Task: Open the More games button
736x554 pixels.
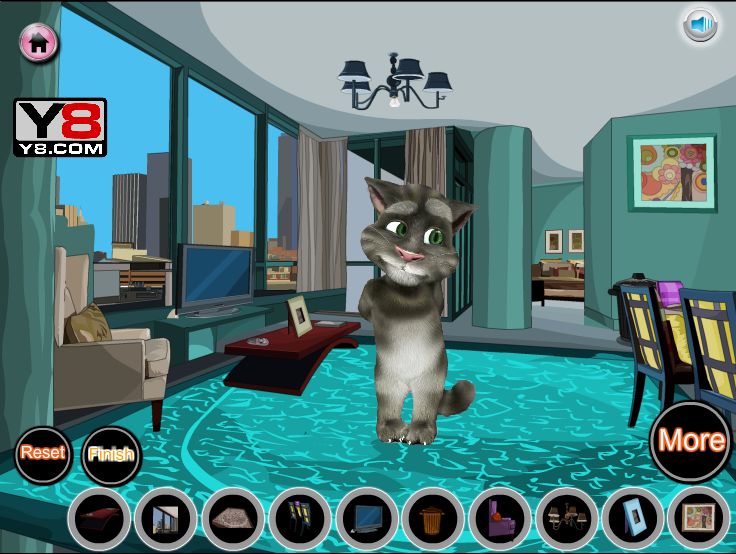Action: [x=691, y=440]
